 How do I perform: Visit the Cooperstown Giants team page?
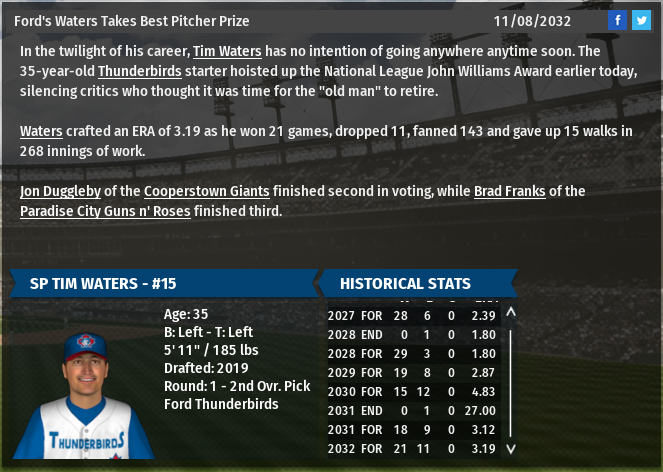click(207, 191)
